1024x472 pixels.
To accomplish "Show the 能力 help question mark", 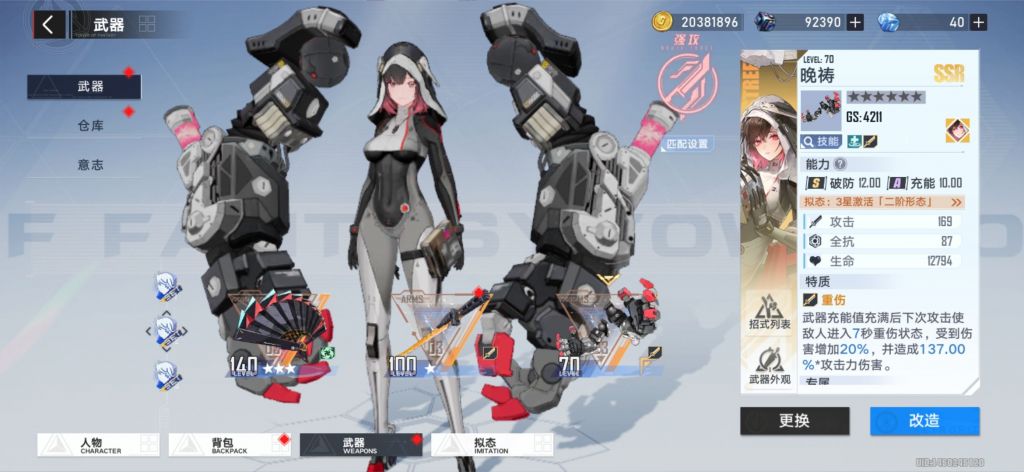I will (840, 164).
